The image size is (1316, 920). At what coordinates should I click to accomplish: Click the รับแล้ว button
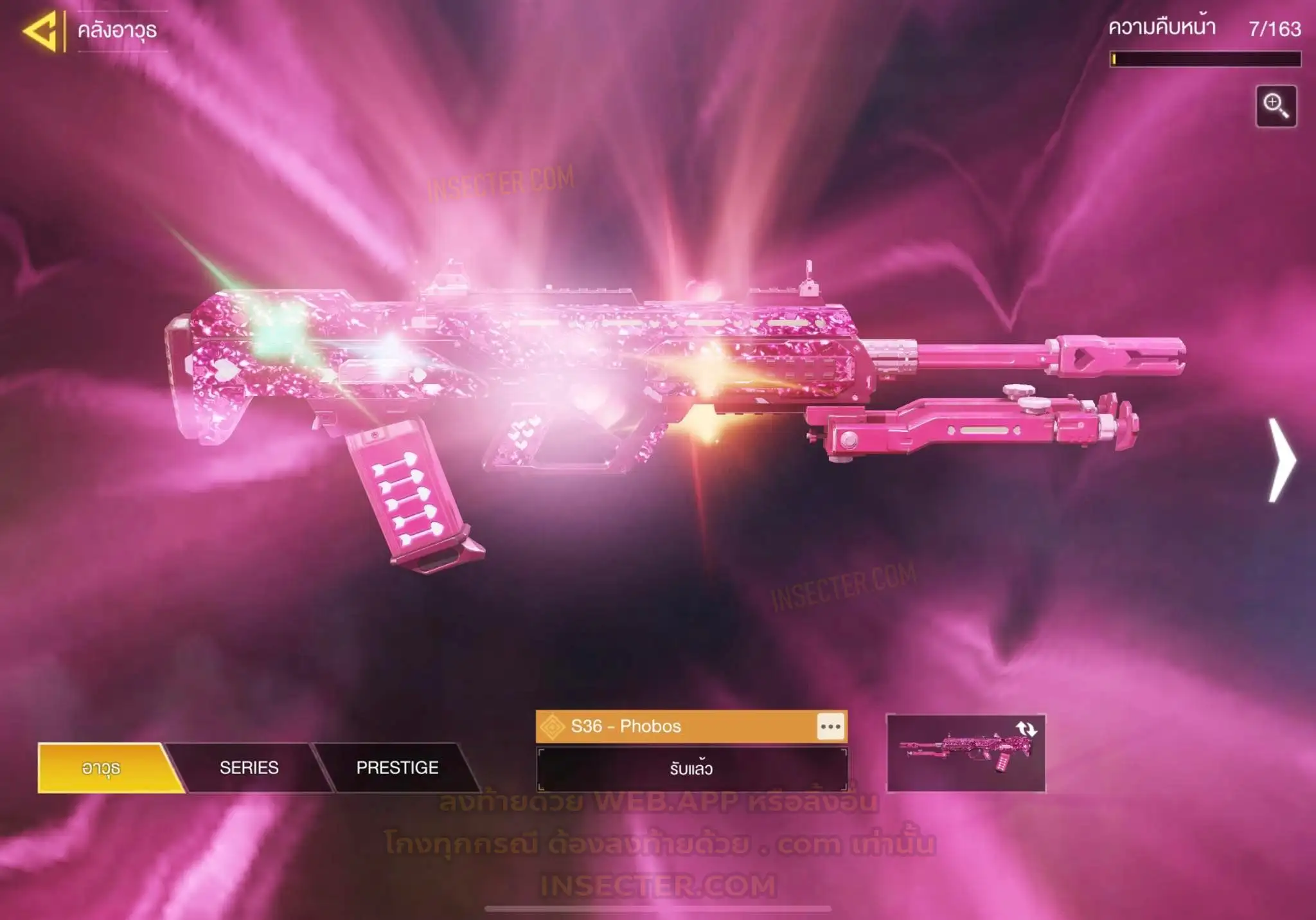691,769
